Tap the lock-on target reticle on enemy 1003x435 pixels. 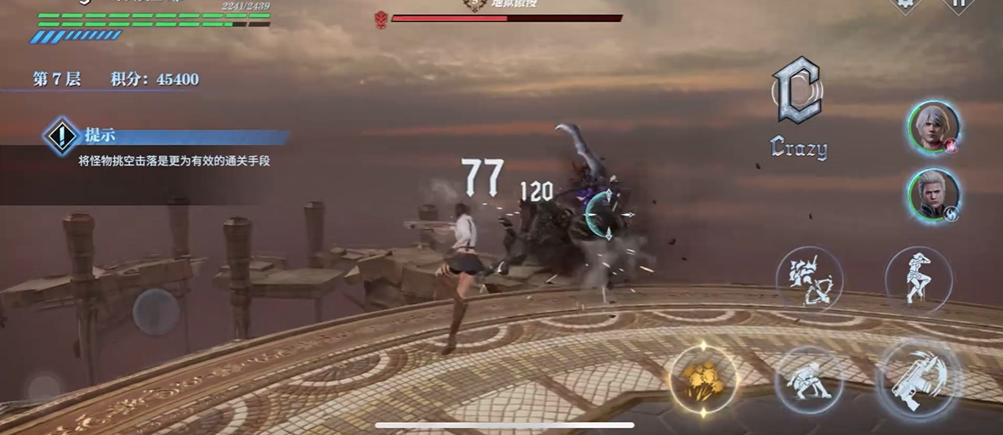(606, 216)
